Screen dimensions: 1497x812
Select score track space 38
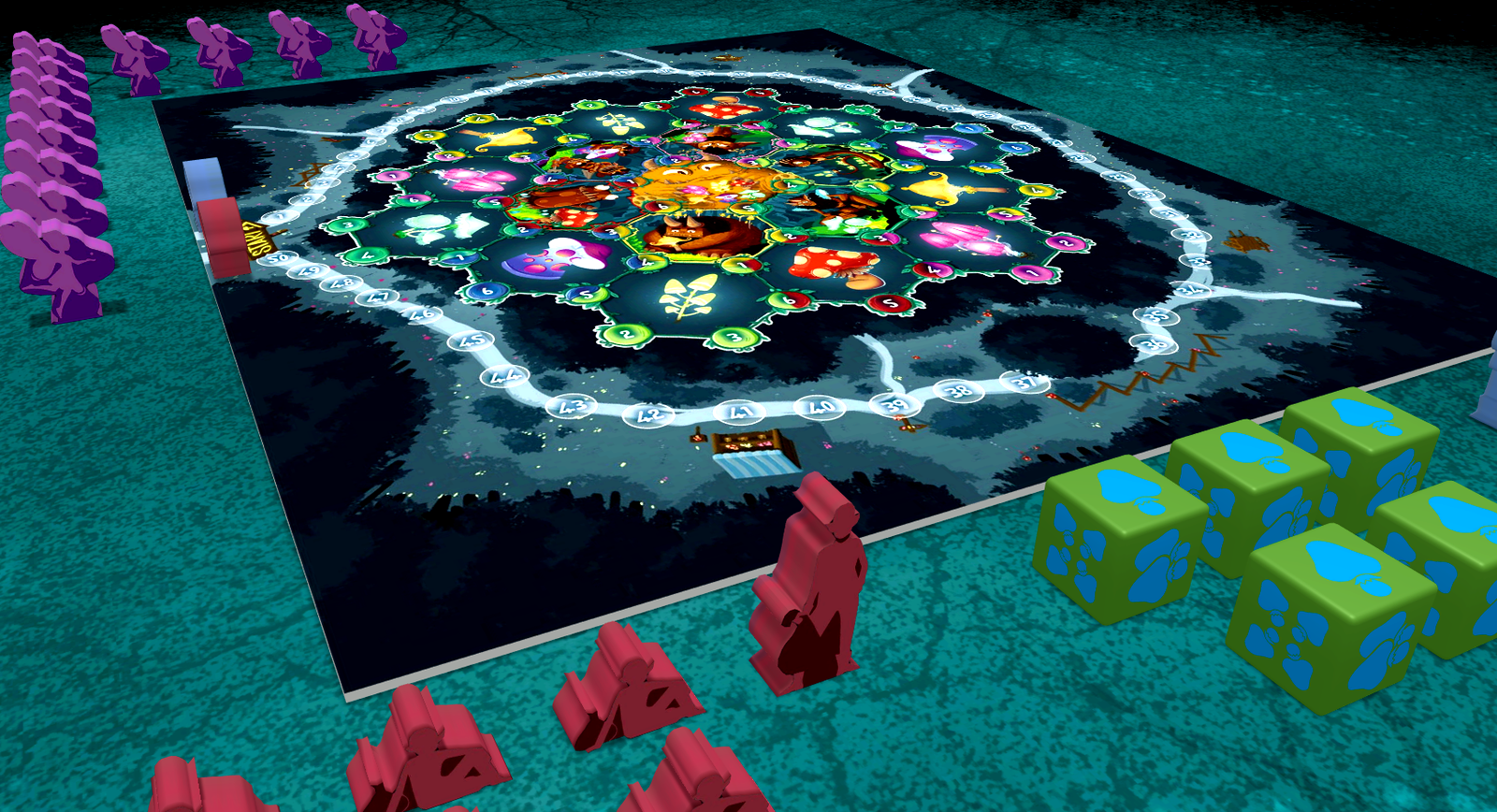click(x=957, y=390)
